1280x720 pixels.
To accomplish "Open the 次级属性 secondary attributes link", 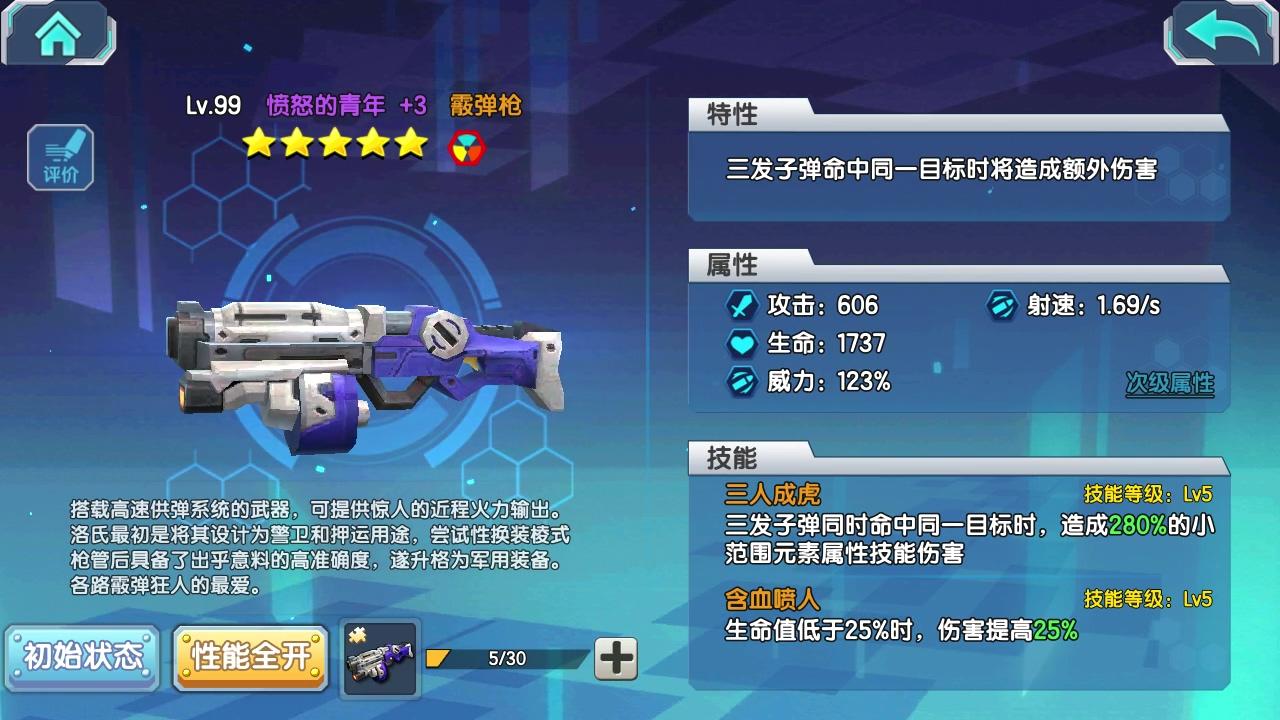I will coord(1169,383).
